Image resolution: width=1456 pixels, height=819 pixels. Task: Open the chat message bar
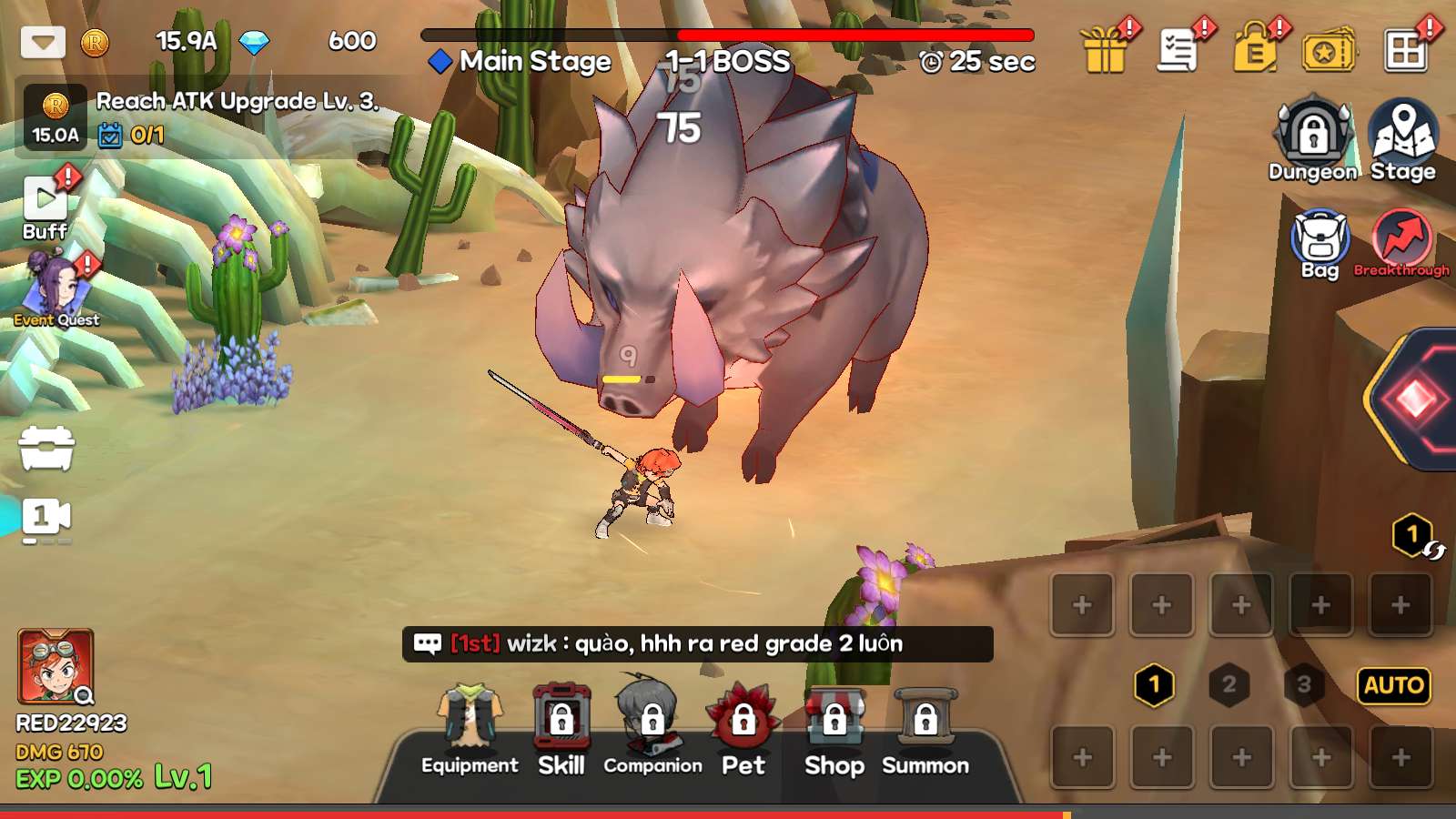(697, 643)
